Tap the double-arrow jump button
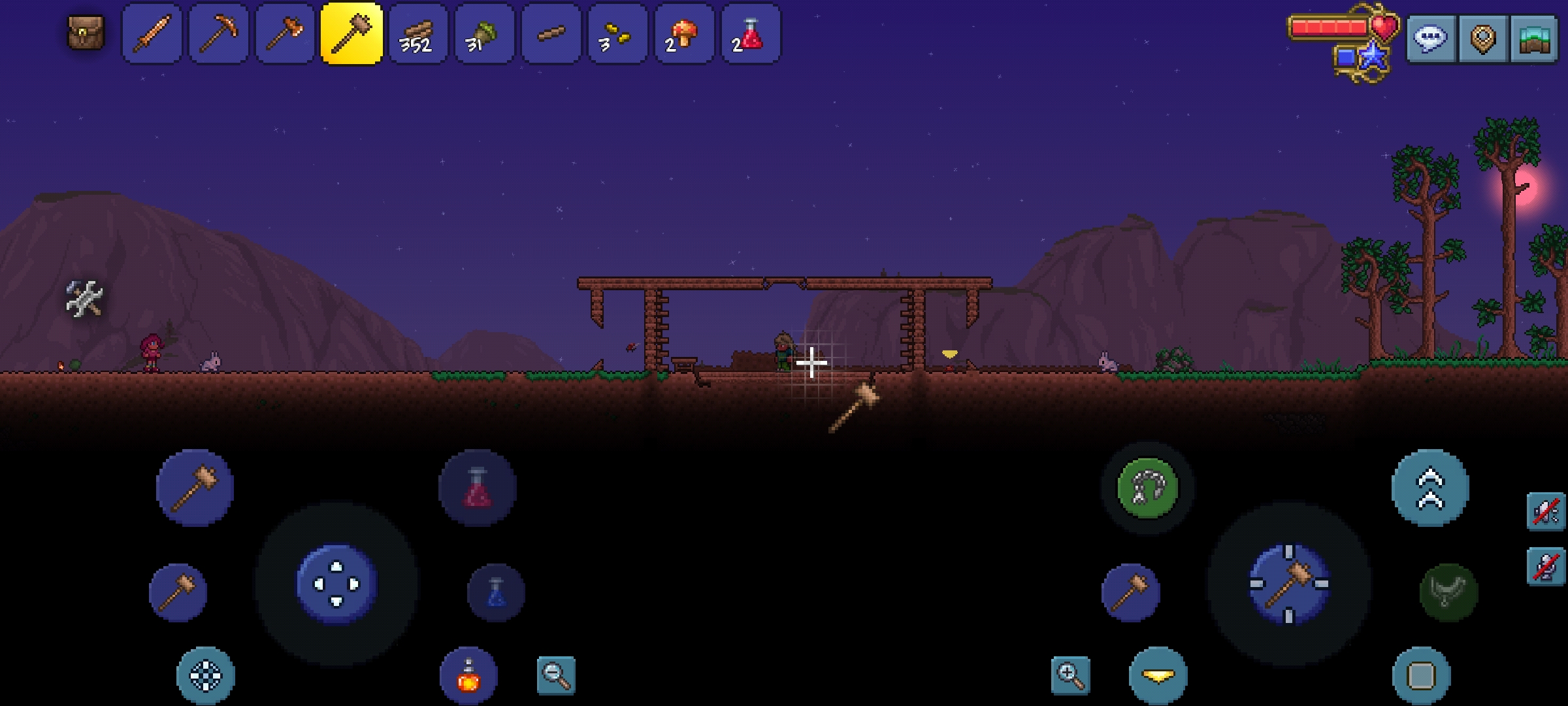 [1430, 488]
